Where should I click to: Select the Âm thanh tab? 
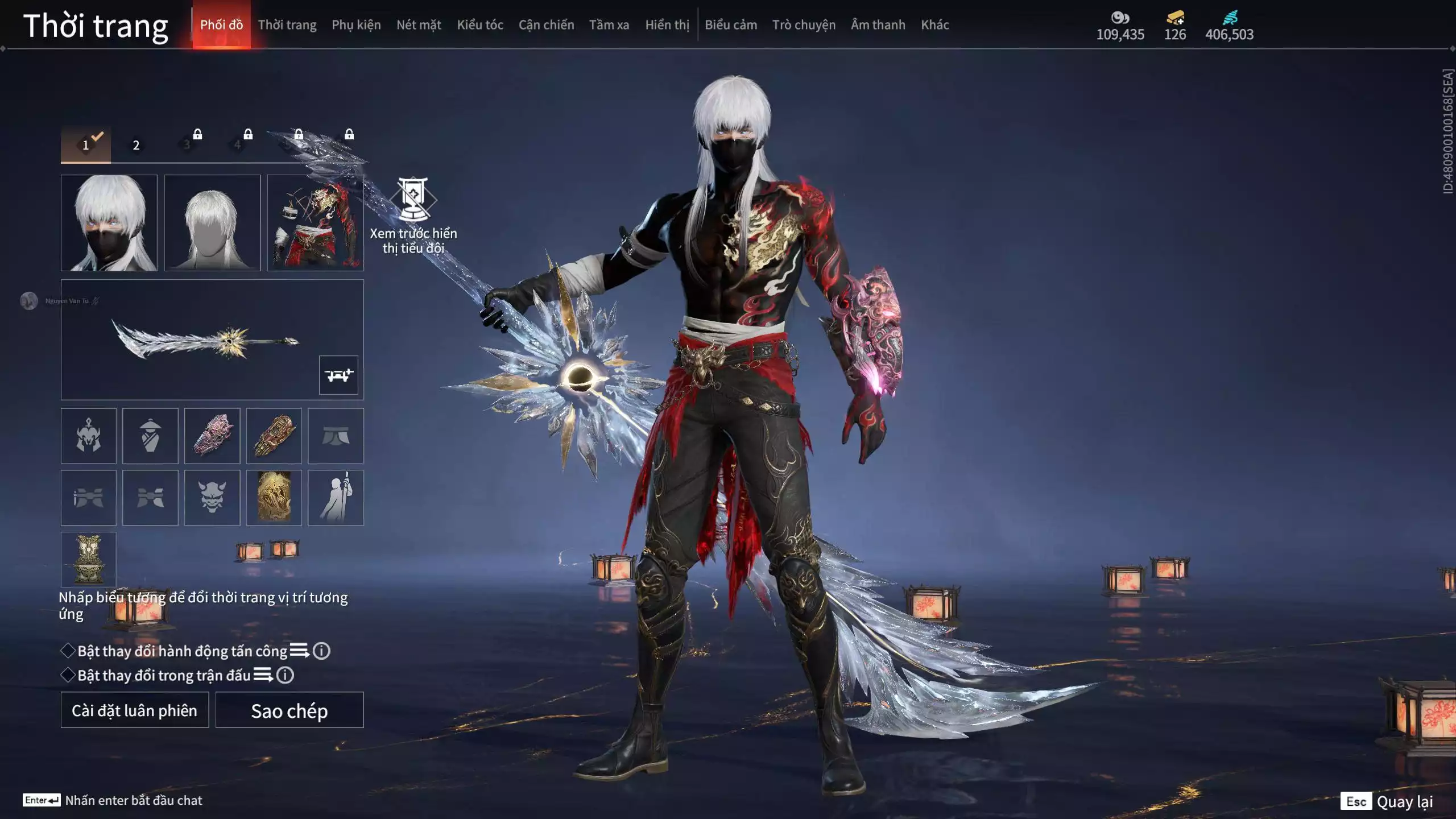[878, 25]
